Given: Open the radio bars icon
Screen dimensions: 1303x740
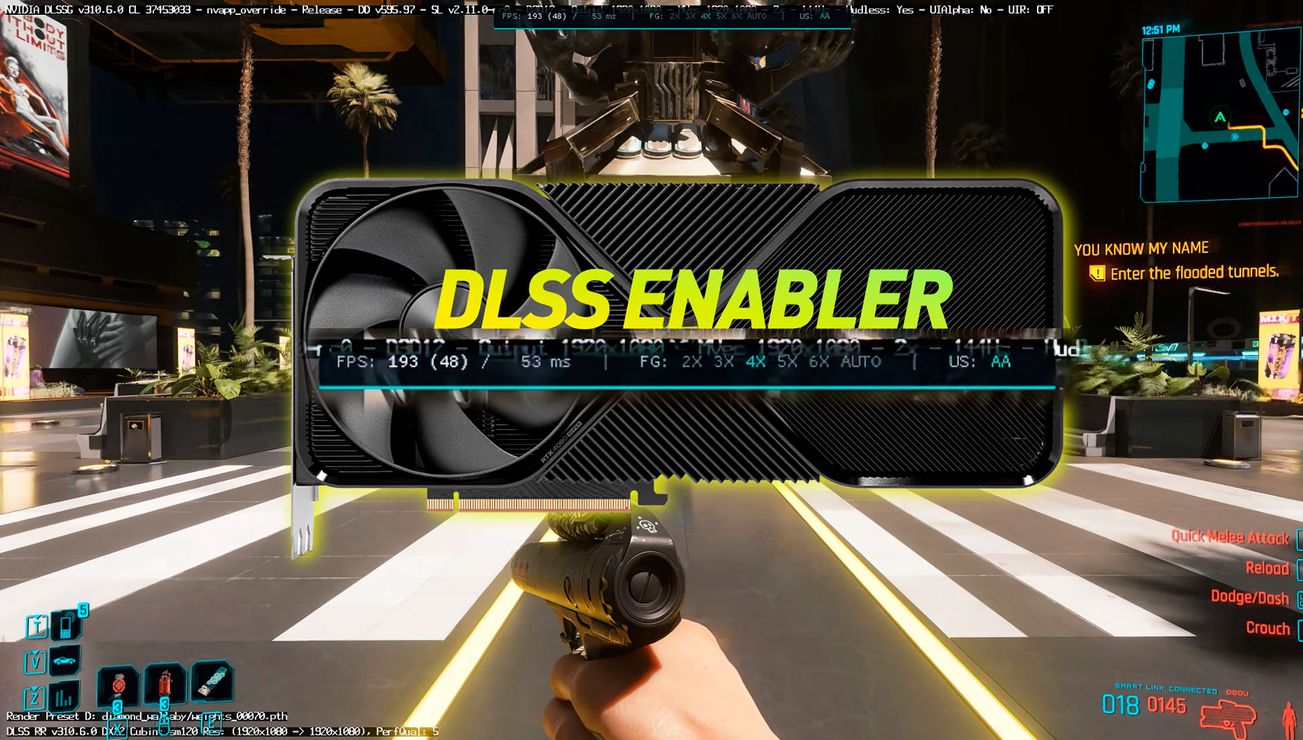Looking at the screenshot, I should click(65, 695).
